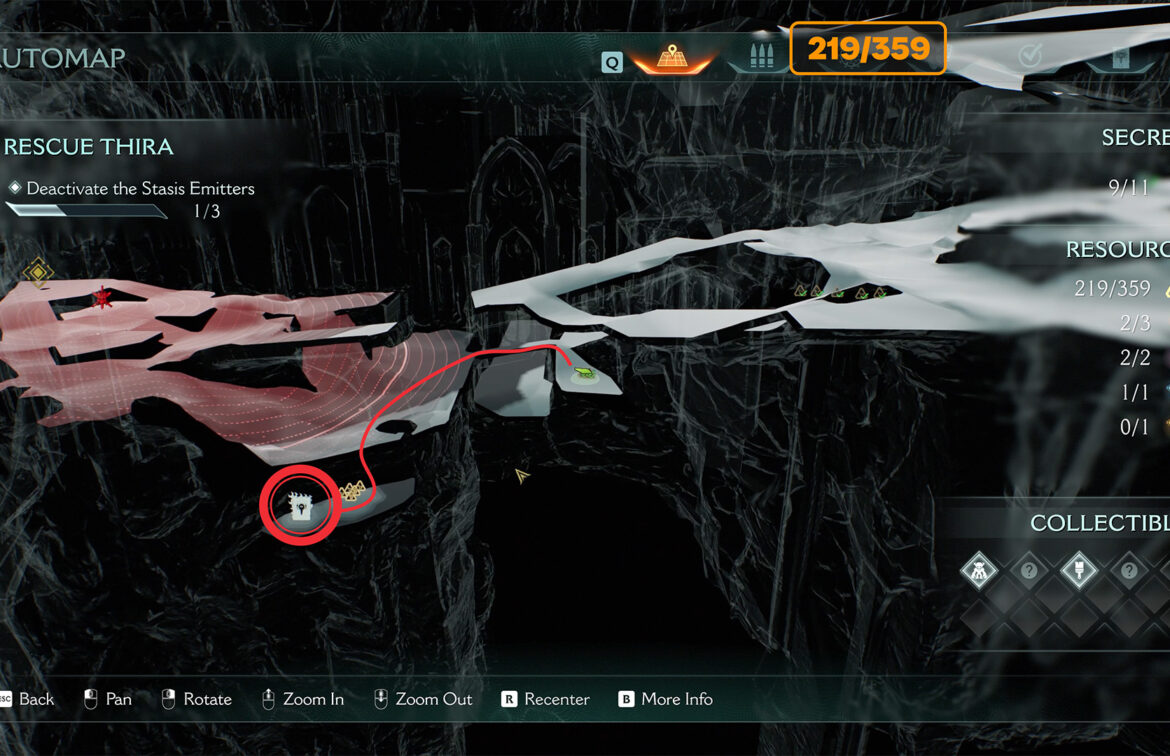Click More Info in the bottom bar
The width and height of the screenshot is (1170, 756).
pos(665,699)
